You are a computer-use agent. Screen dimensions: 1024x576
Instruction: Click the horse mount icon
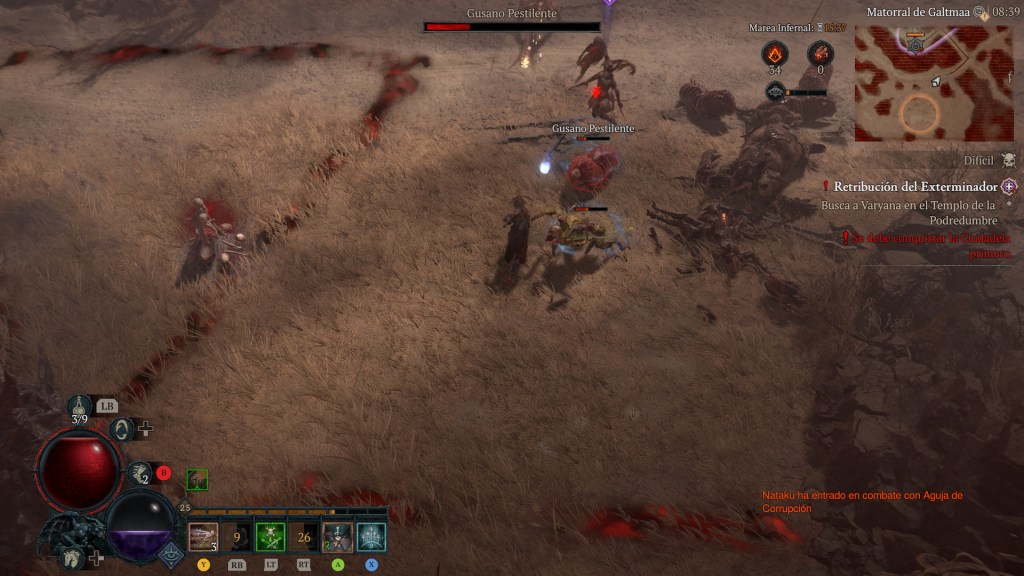pyautogui.click(x=71, y=557)
